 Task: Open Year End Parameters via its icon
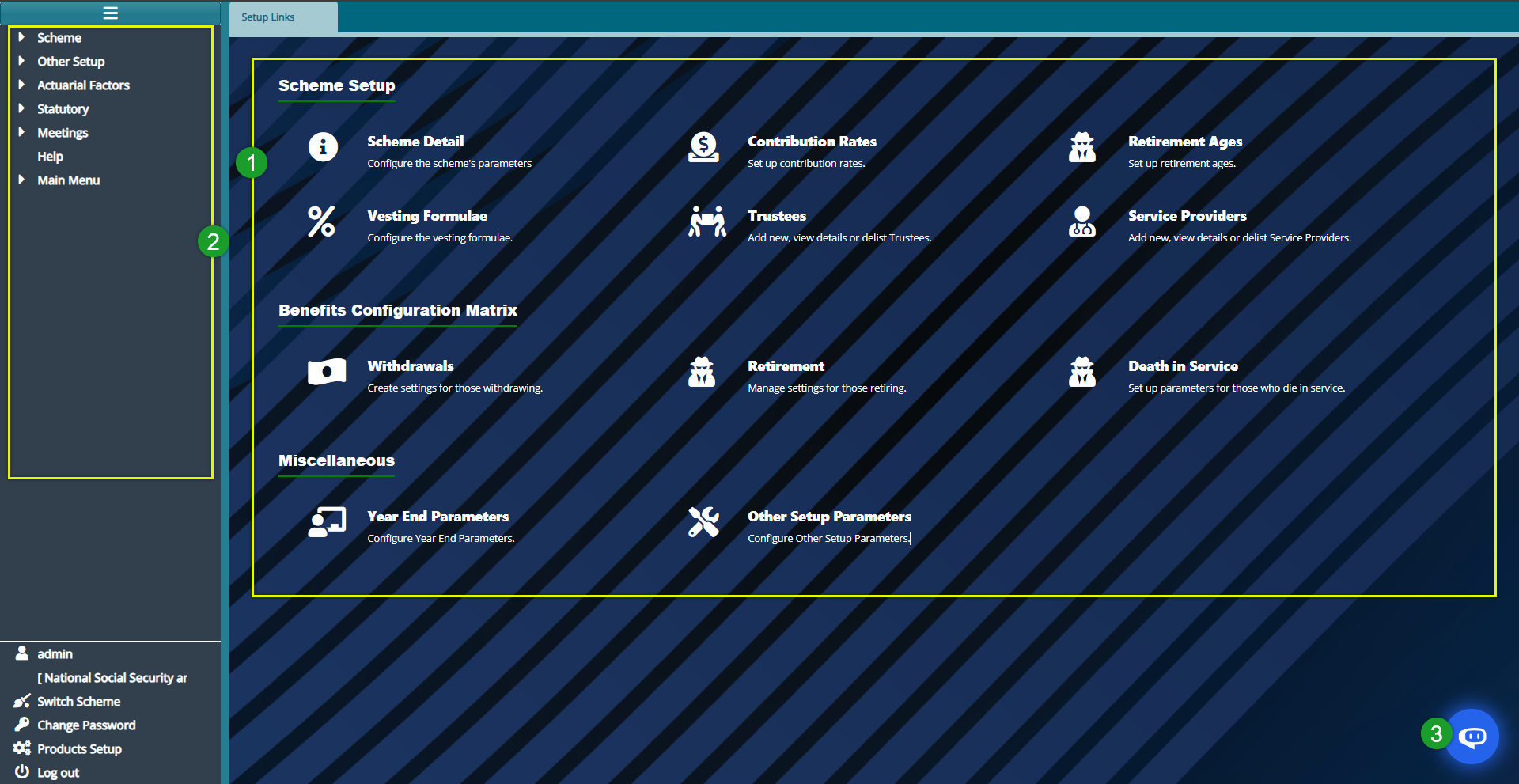tap(326, 522)
